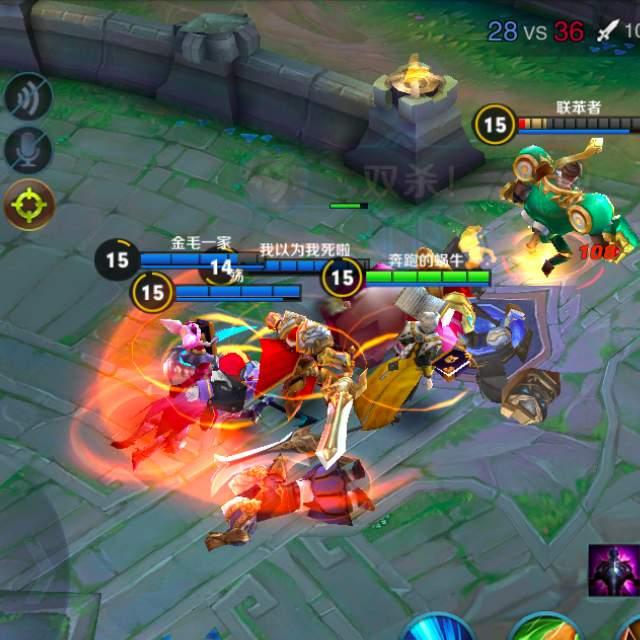Tap the yellow crosshair targeting button

click(x=28, y=205)
